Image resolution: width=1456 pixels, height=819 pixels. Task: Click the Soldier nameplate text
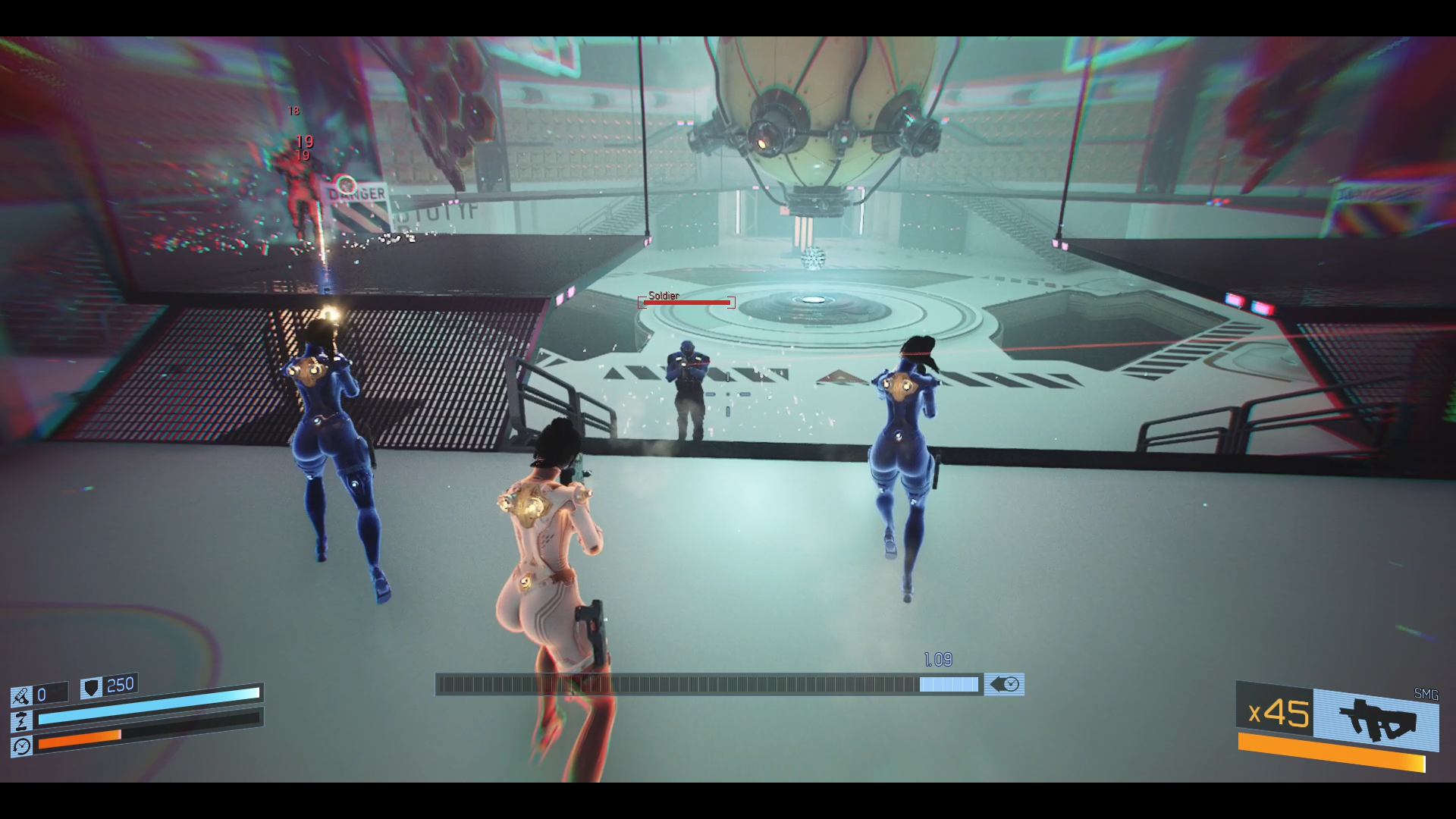(x=663, y=296)
